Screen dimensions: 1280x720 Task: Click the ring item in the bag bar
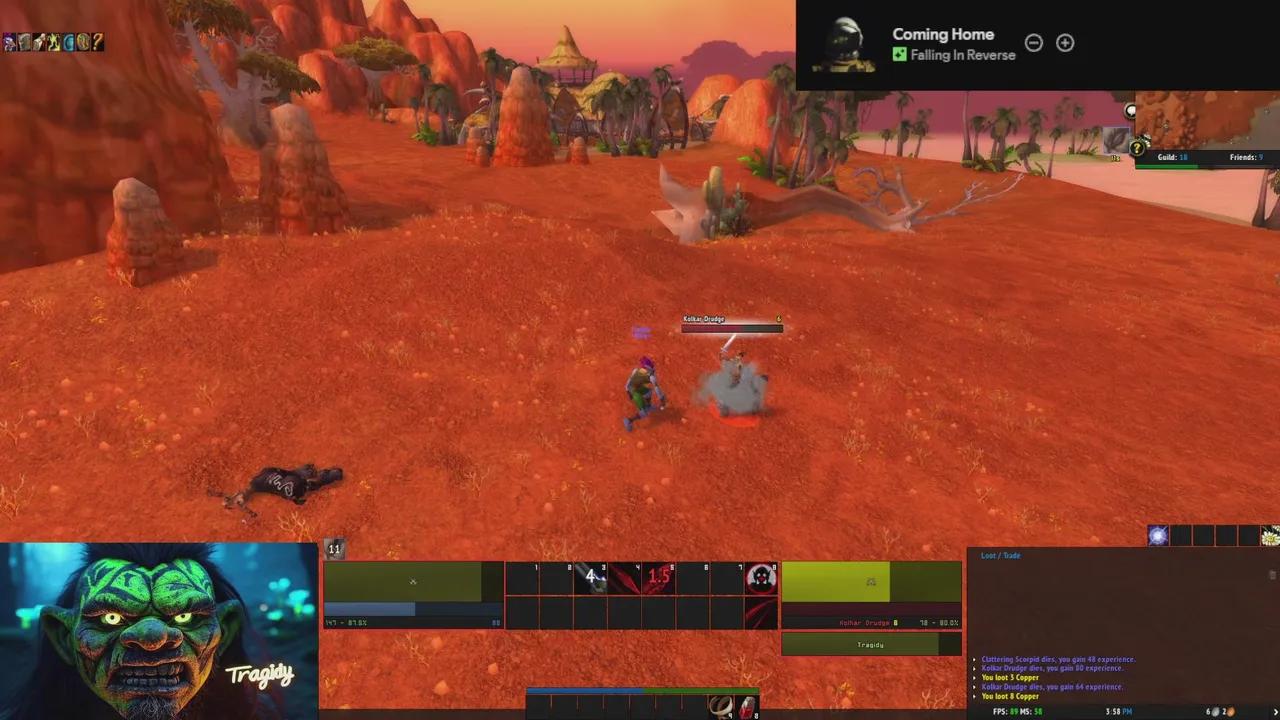(718, 710)
